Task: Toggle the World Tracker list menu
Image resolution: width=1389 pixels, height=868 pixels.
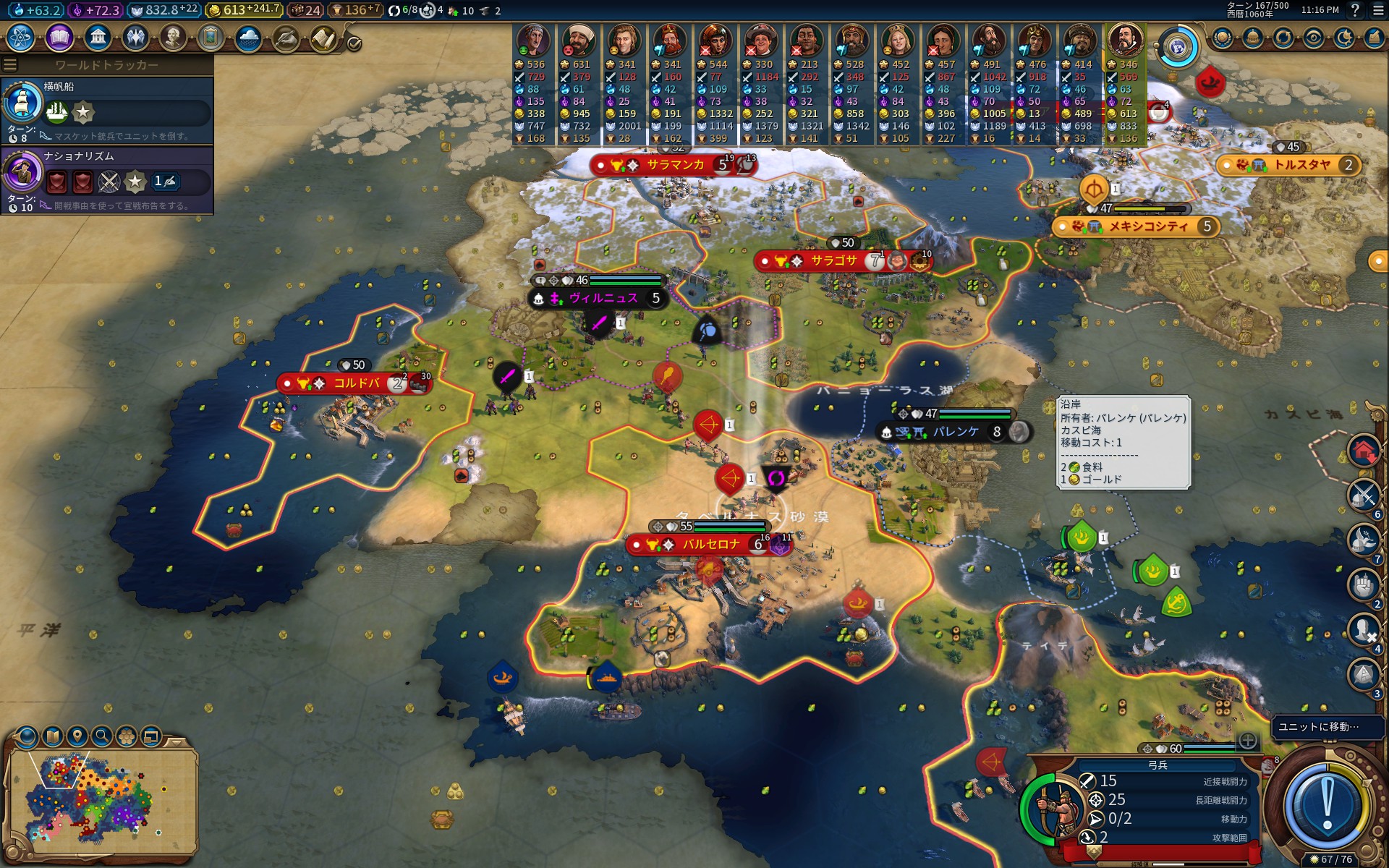Action: tap(10, 65)
